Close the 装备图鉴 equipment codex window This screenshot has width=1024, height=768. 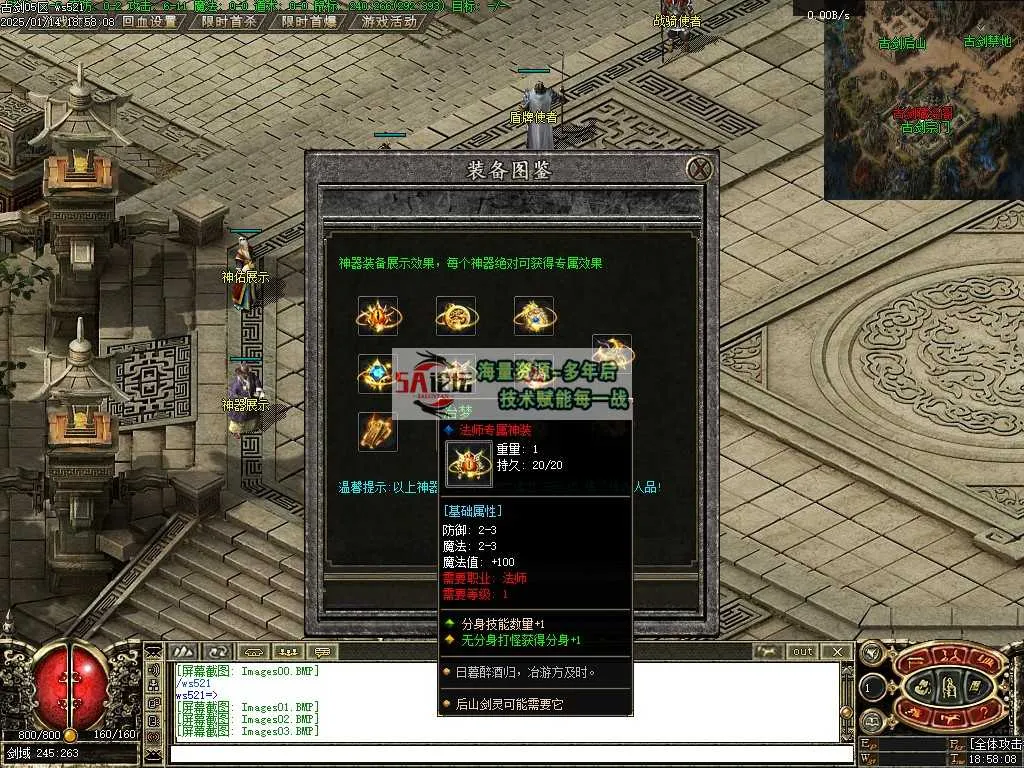[701, 168]
